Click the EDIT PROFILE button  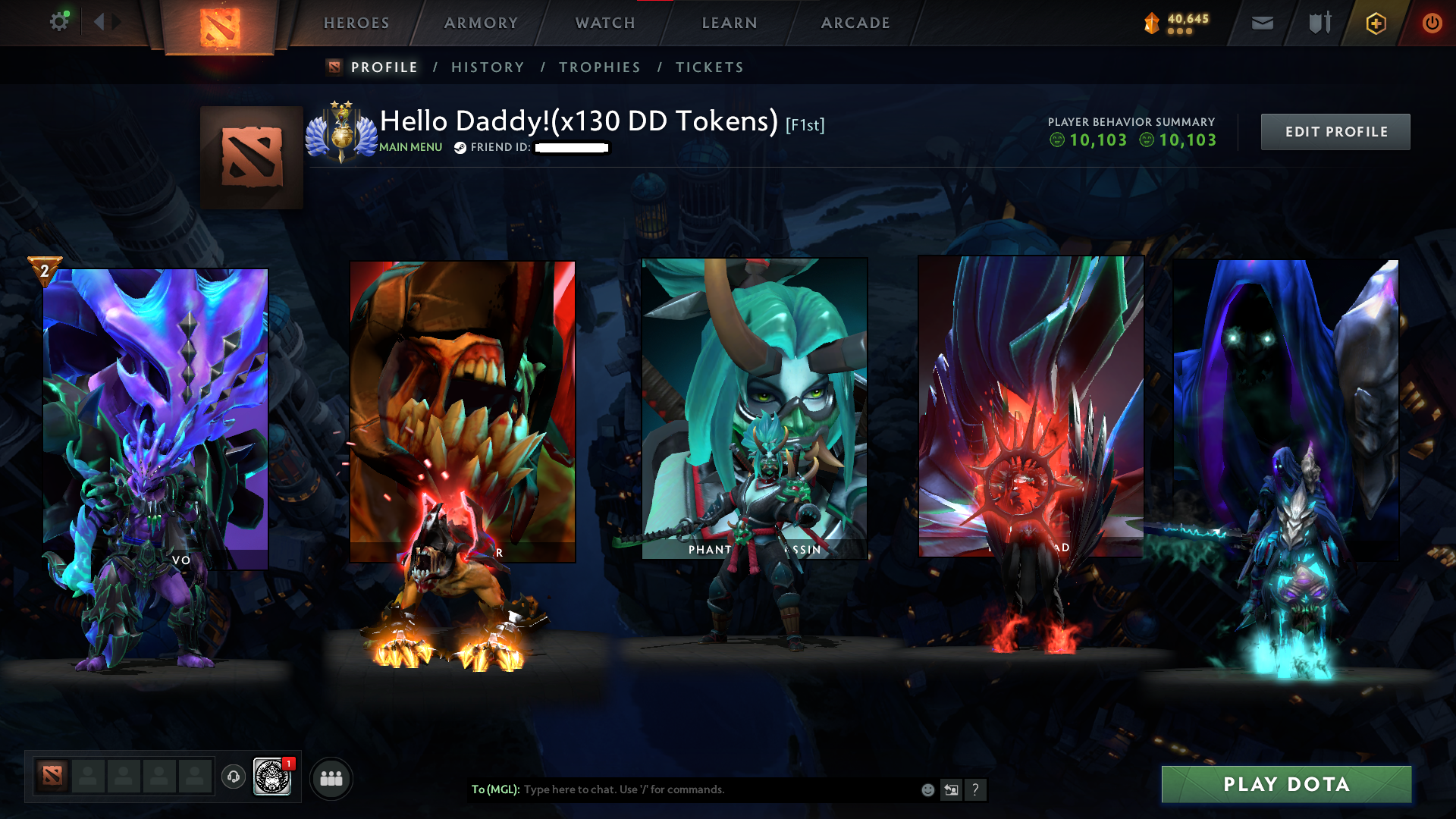[1335, 131]
